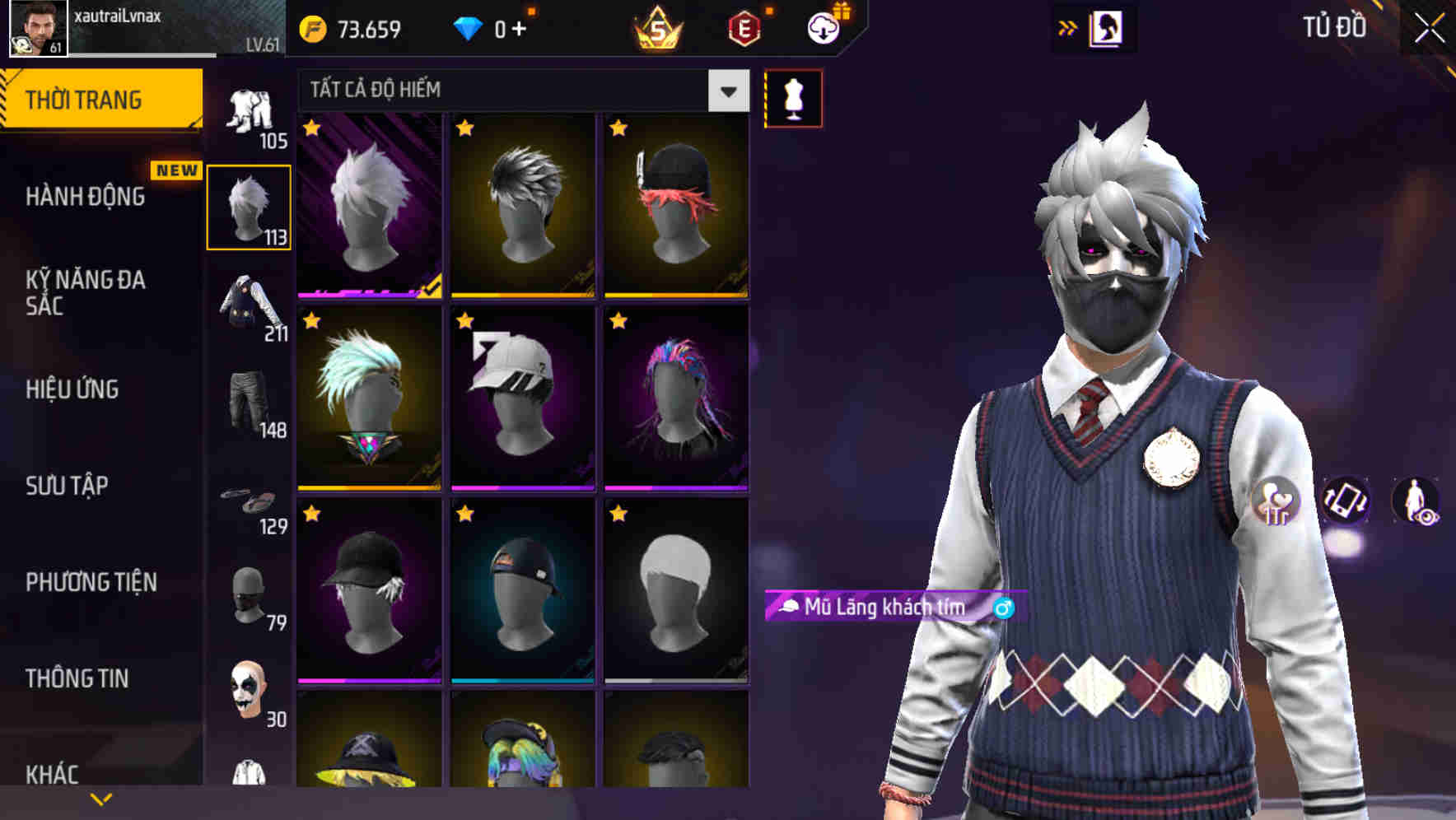Expand the yellow chevron below the KHÁC section

pos(100,798)
